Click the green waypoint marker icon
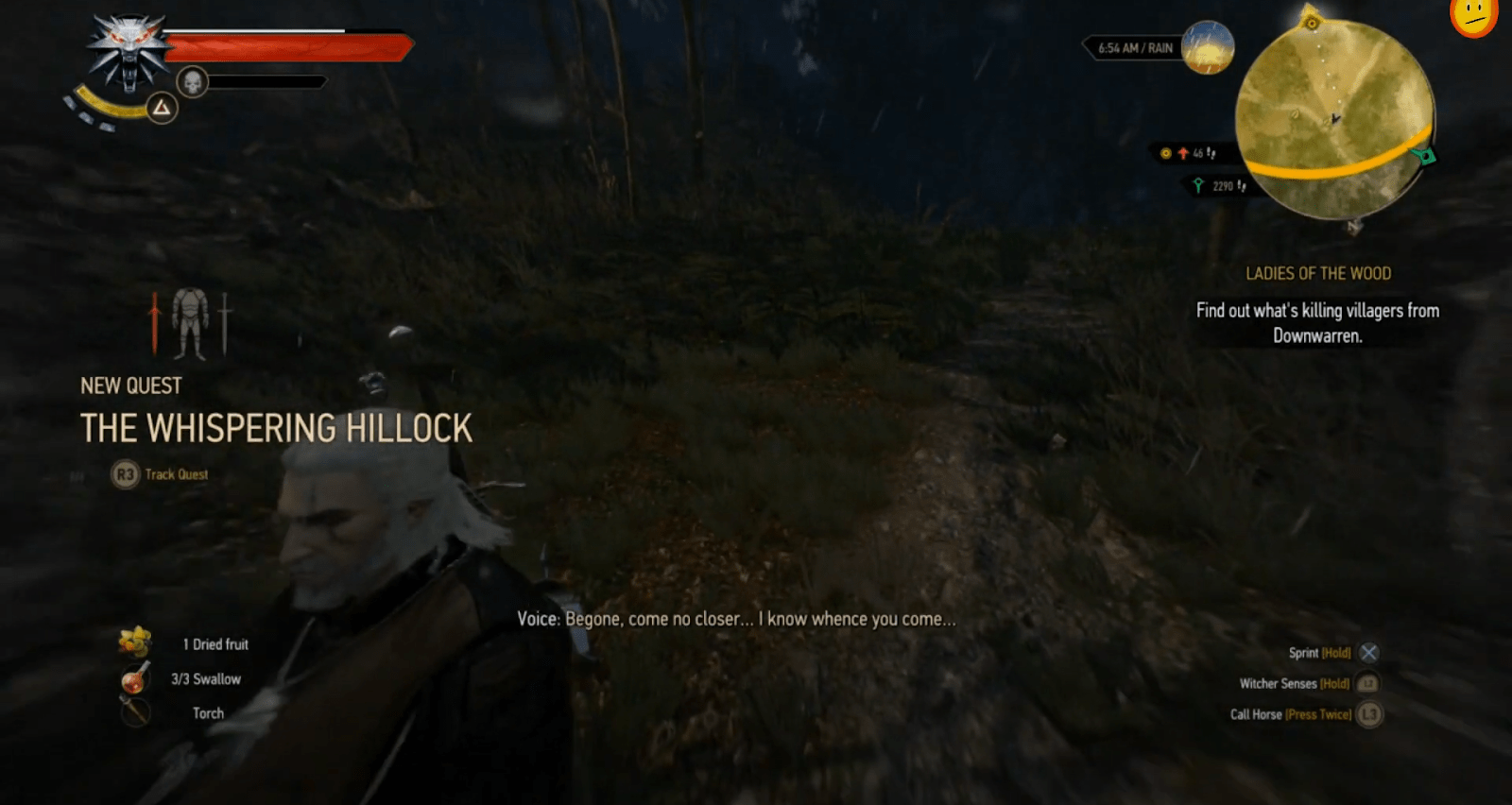 (x=1424, y=155)
